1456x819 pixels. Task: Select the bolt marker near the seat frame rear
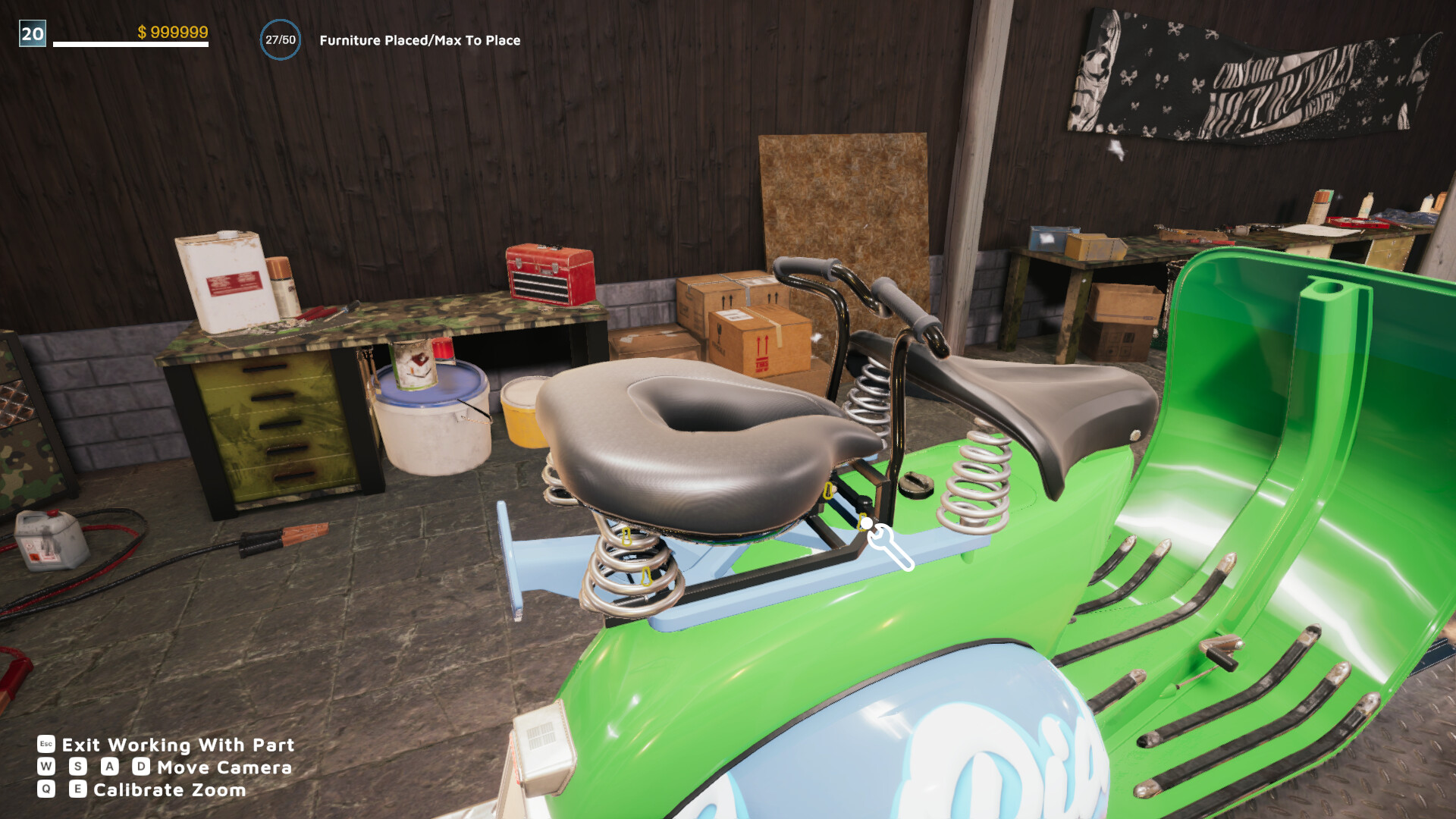pyautogui.click(x=829, y=491)
